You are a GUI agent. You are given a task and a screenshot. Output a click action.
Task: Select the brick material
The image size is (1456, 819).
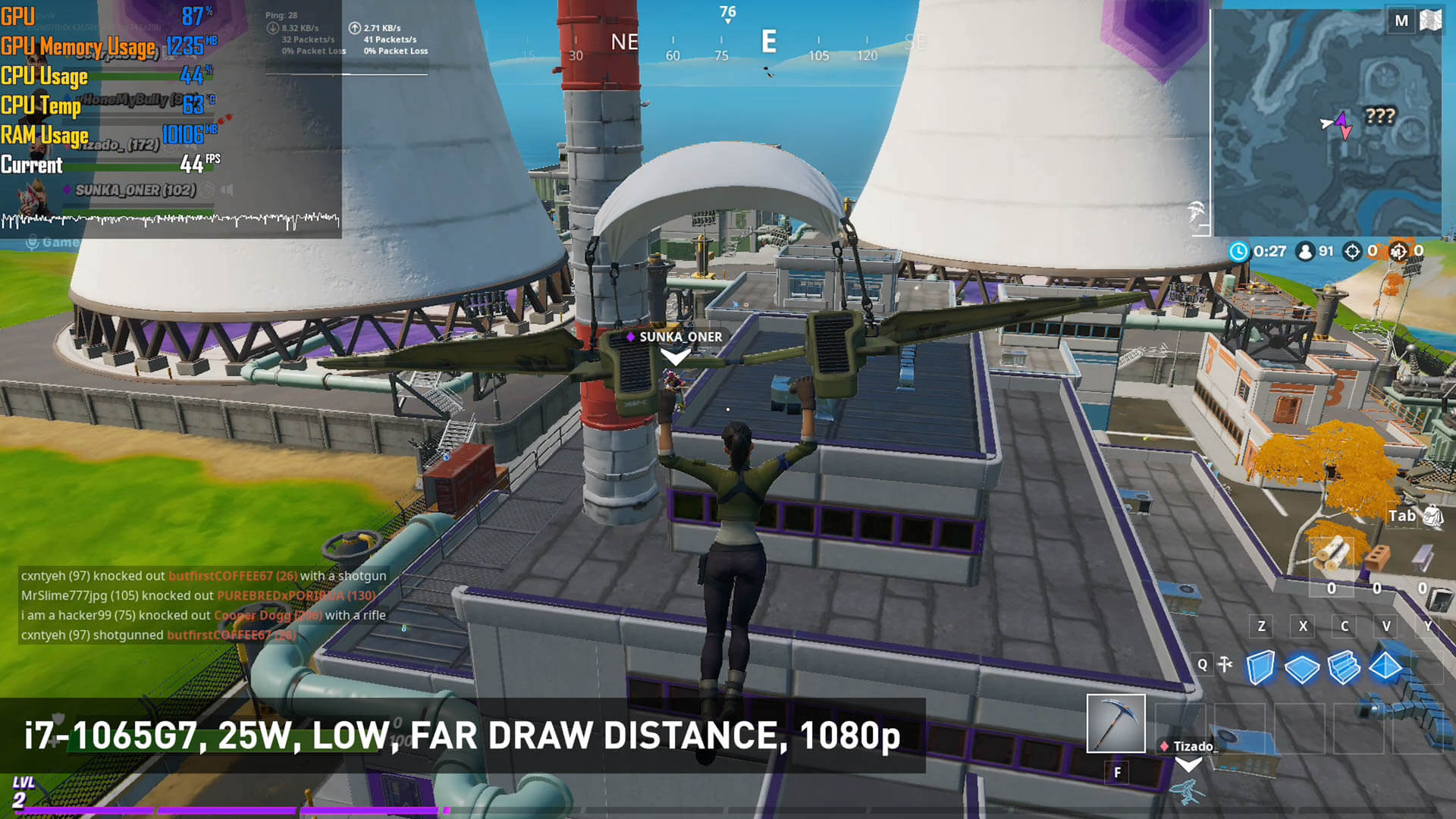click(1377, 557)
